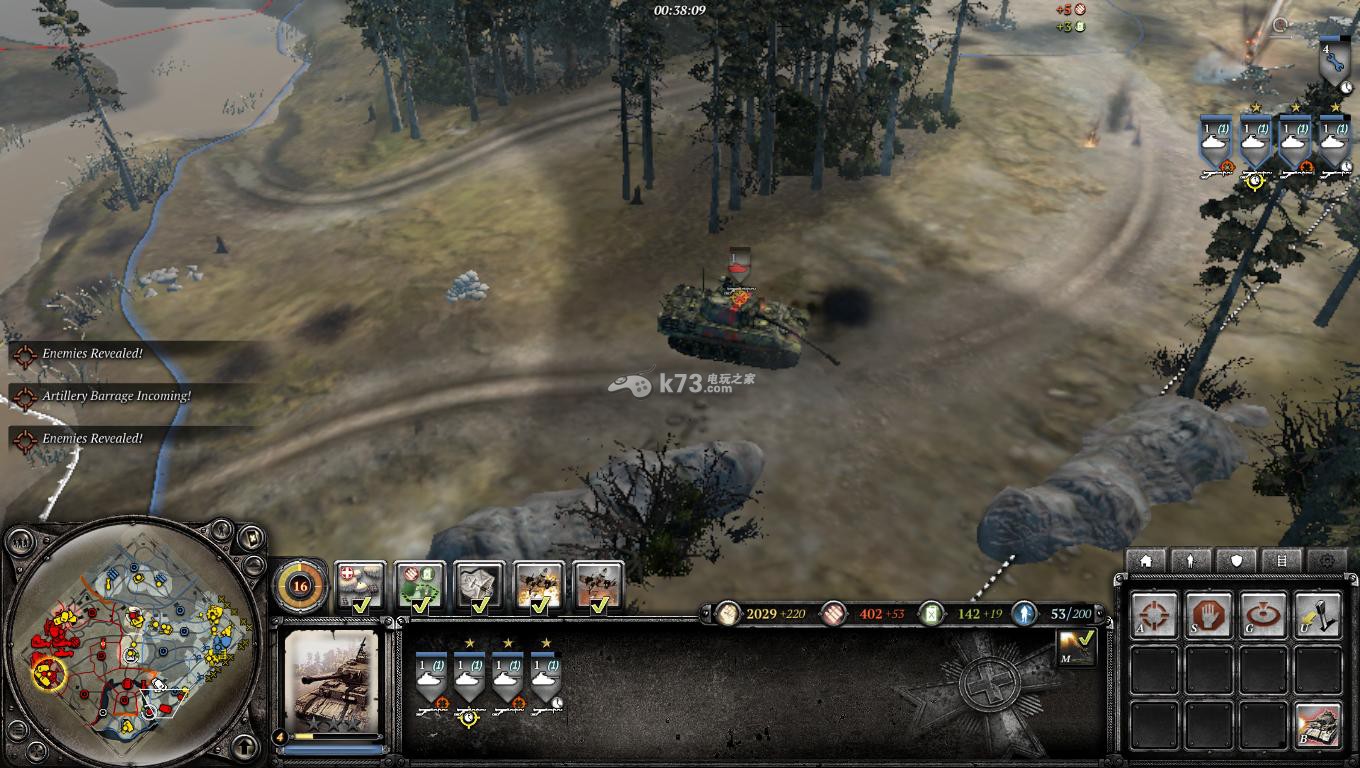
Task: Activate the green territory commander ability
Action: 419,586
